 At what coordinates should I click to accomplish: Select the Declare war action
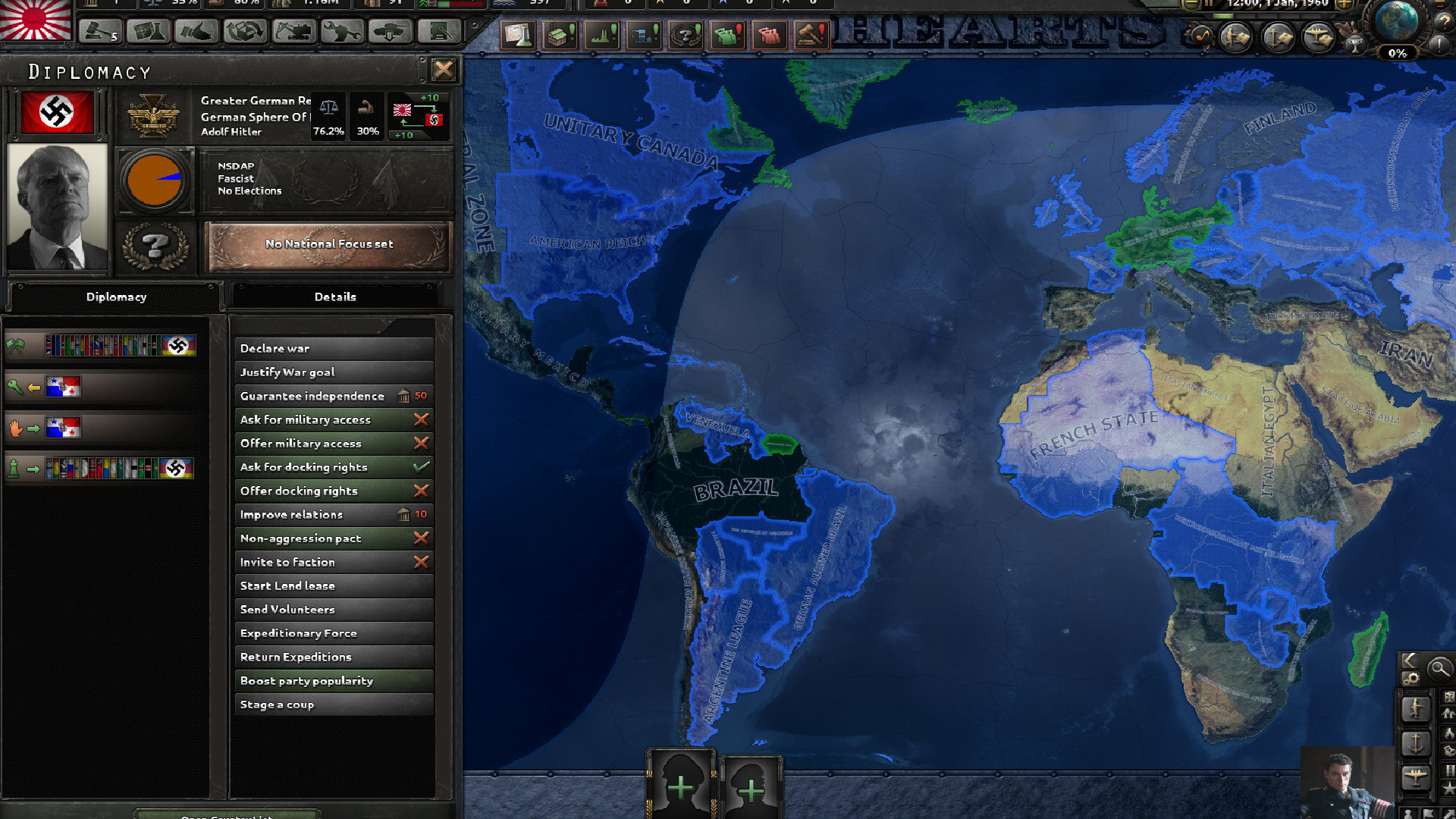[x=334, y=348]
